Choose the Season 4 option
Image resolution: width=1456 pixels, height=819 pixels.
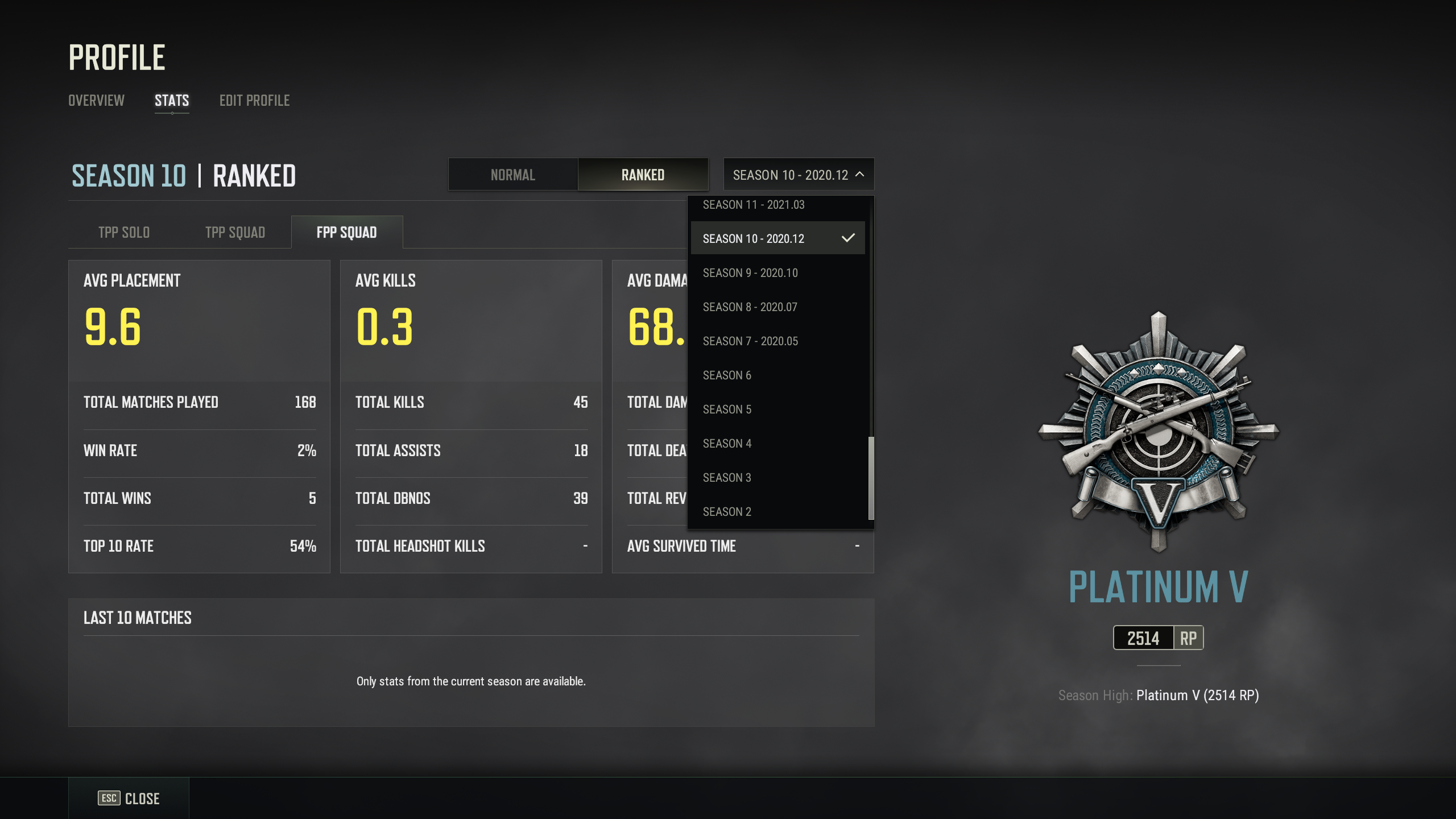coord(727,444)
